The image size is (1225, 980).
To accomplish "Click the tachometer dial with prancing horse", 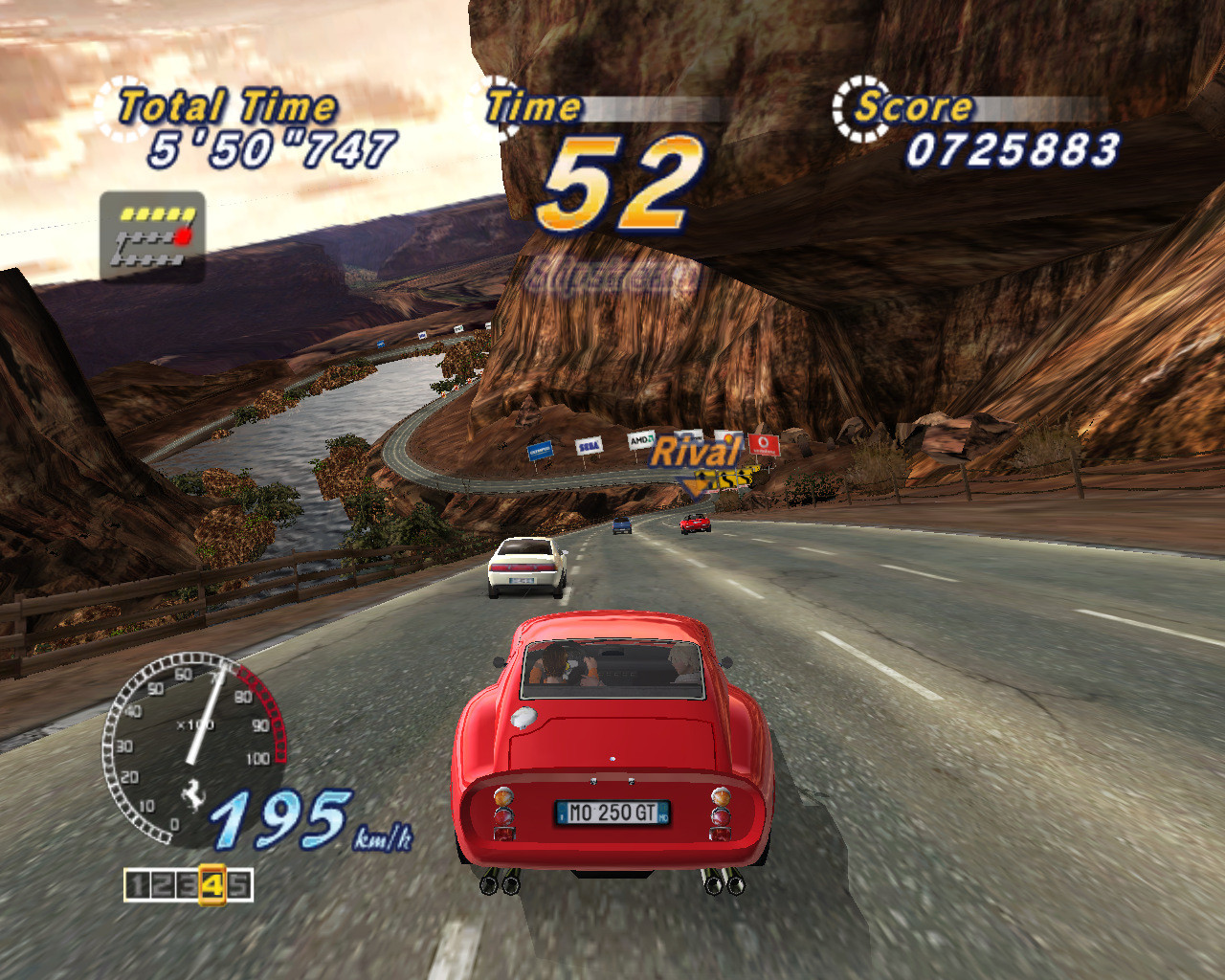I will click(x=191, y=746).
